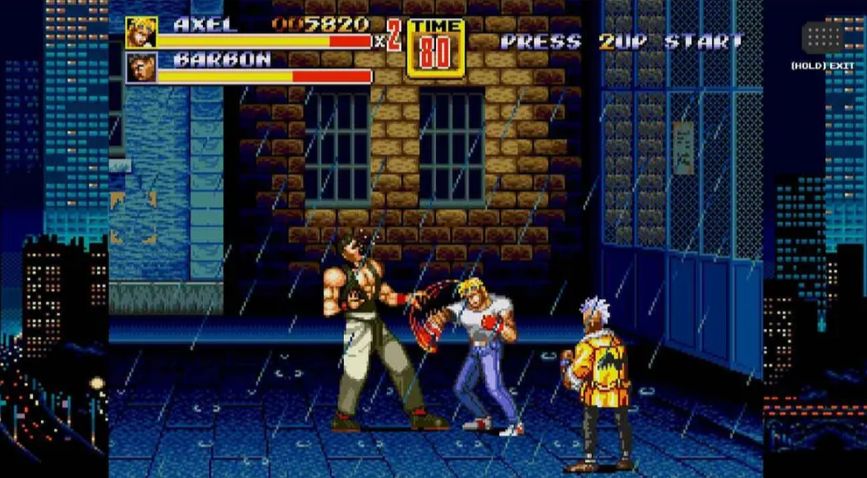Viewport: 867px width, 478px height.
Task: Click Axel's player portrait icon
Action: (141, 32)
